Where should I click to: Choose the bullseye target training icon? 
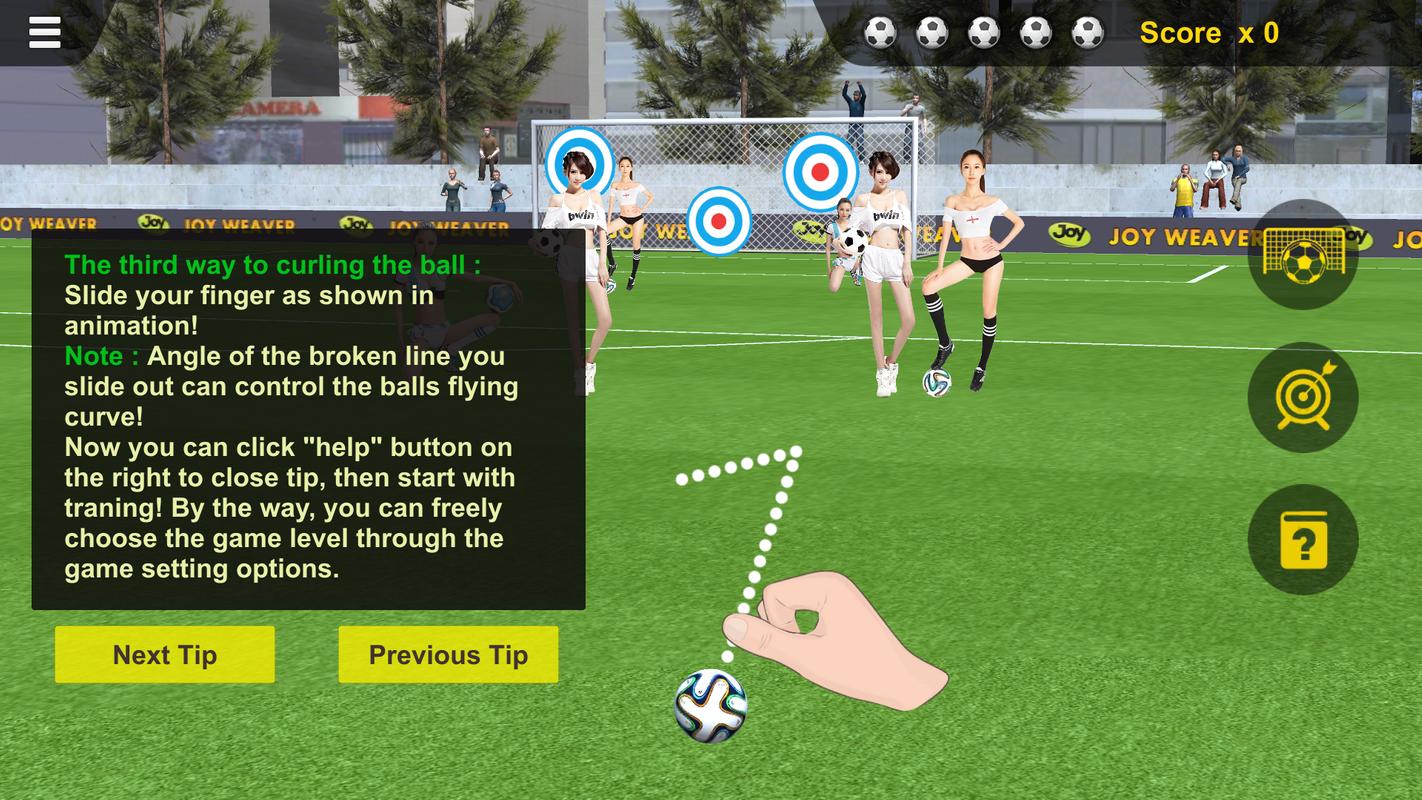(1303, 397)
